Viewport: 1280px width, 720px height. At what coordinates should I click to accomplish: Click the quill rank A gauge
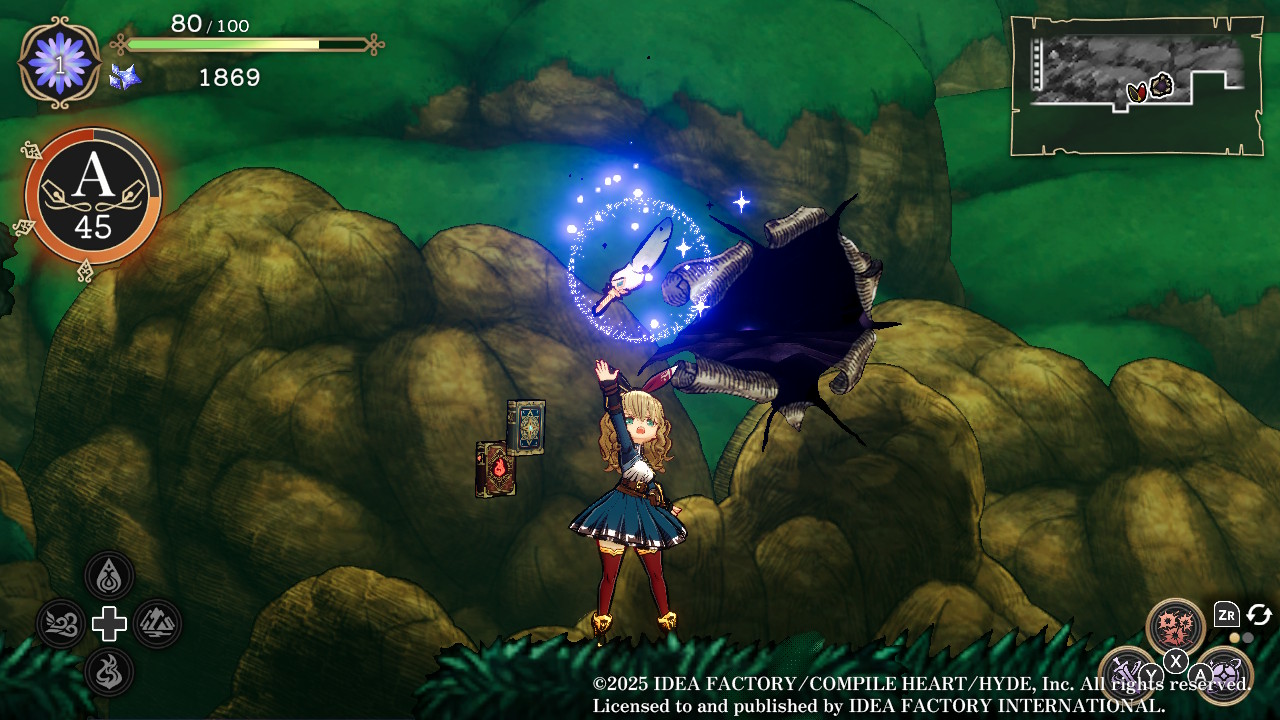93,196
